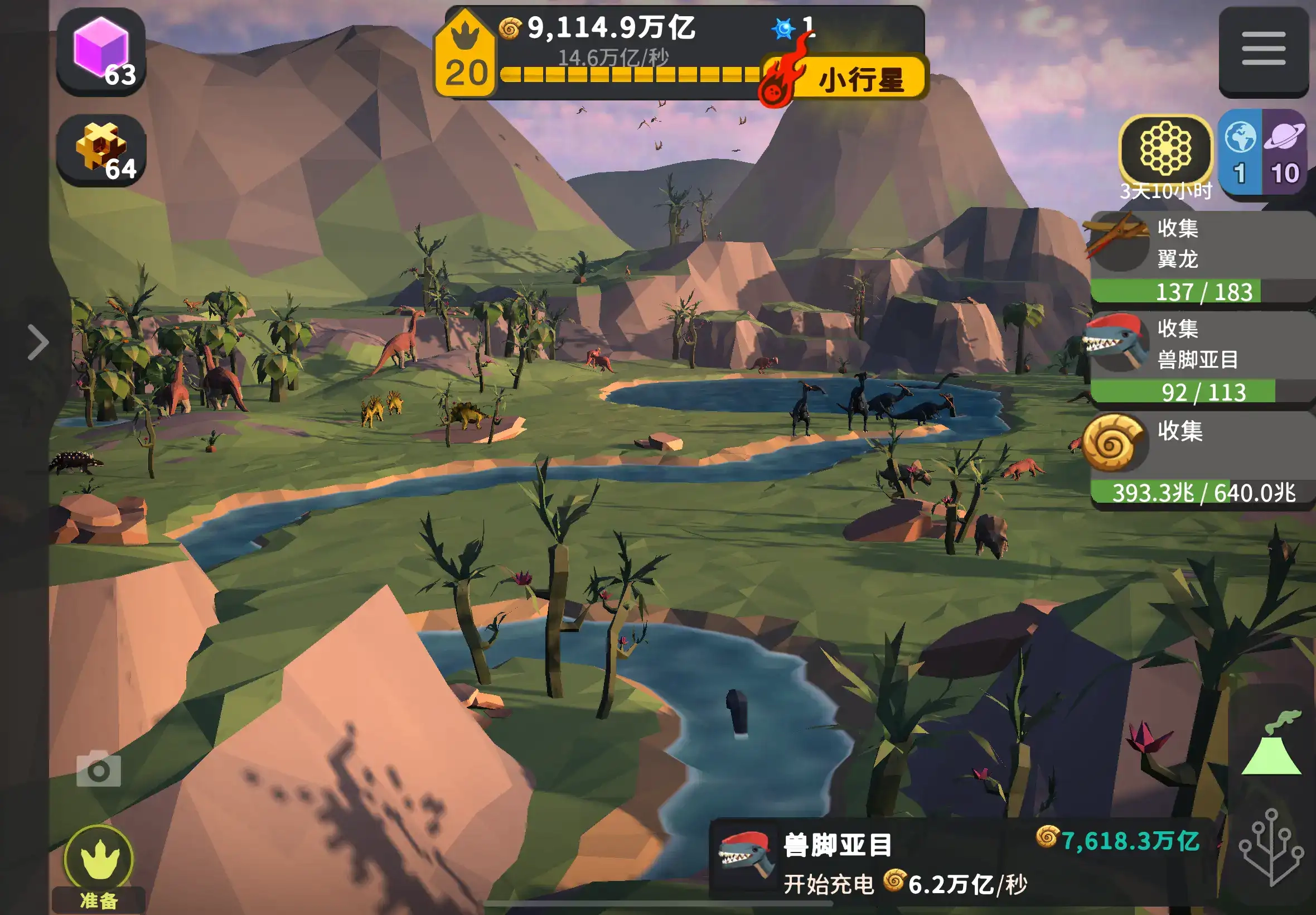Buy the 兽脚亚目 upgrade in bottom panel

[x=962, y=862]
